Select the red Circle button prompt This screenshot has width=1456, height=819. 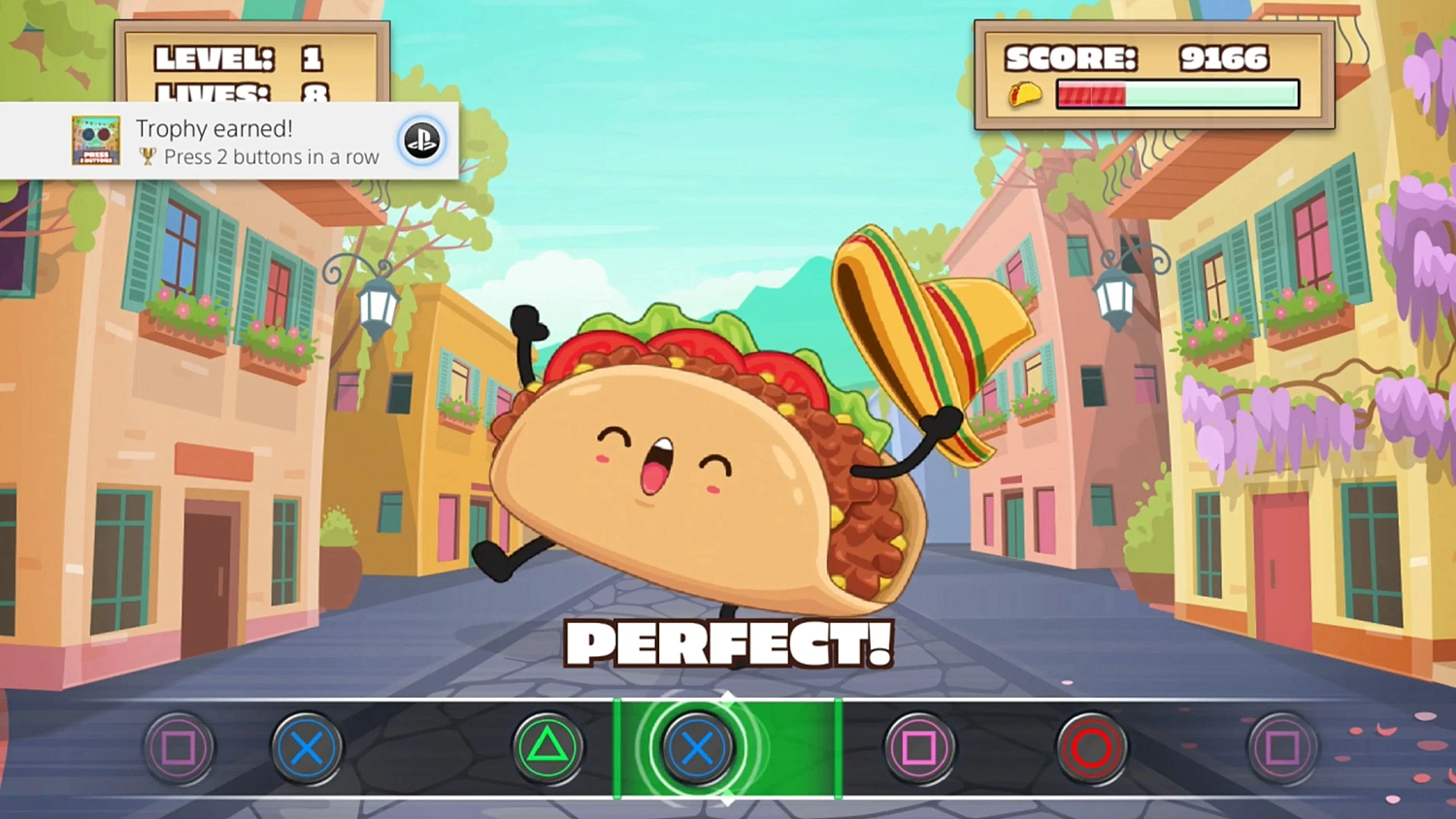click(1091, 748)
